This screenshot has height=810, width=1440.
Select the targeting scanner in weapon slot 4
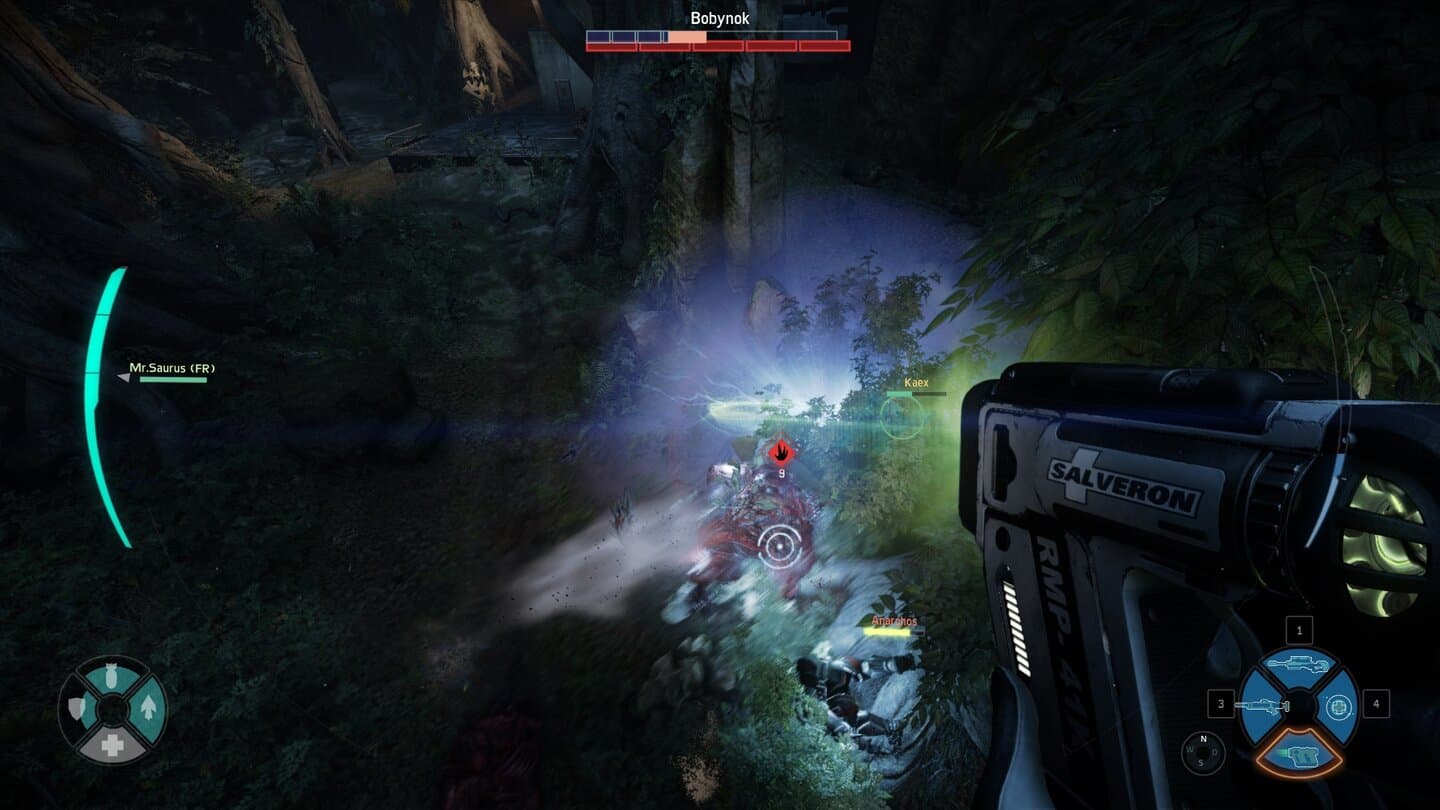(1339, 706)
